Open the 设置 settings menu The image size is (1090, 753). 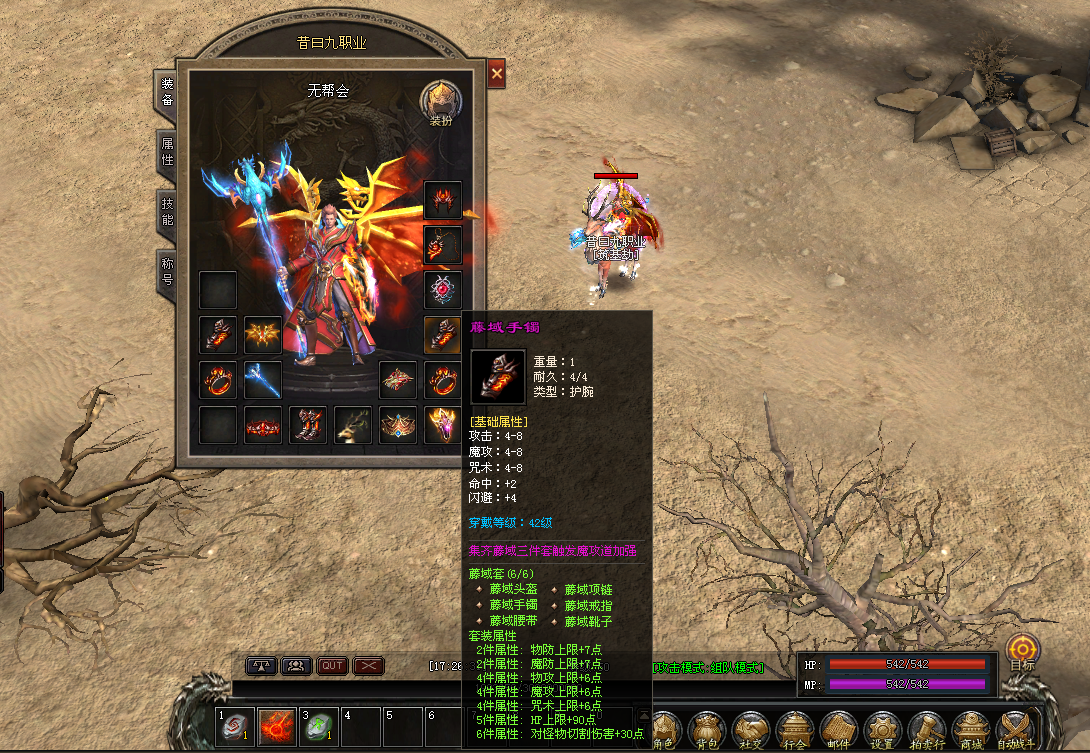tap(882, 729)
